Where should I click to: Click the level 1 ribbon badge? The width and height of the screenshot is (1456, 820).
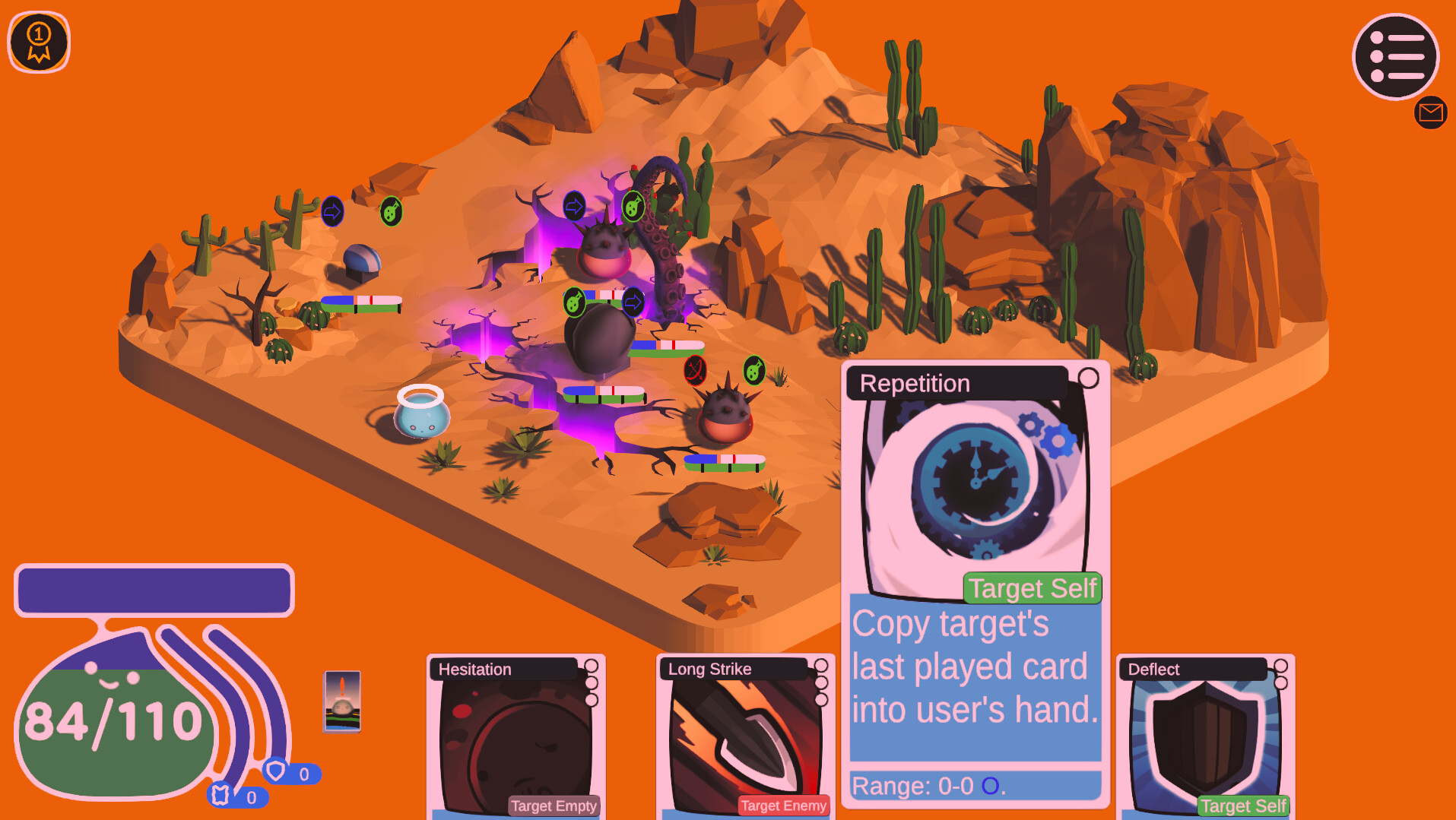[x=38, y=42]
